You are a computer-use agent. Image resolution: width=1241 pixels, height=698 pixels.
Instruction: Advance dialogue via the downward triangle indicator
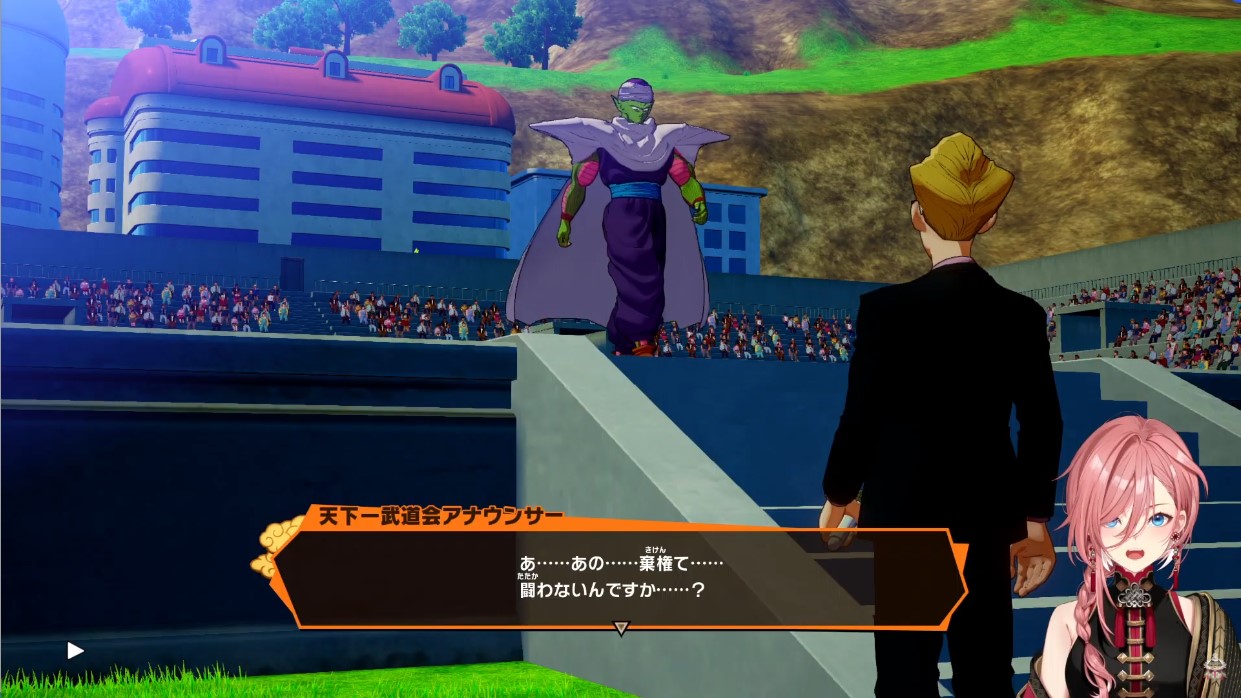(x=620, y=628)
